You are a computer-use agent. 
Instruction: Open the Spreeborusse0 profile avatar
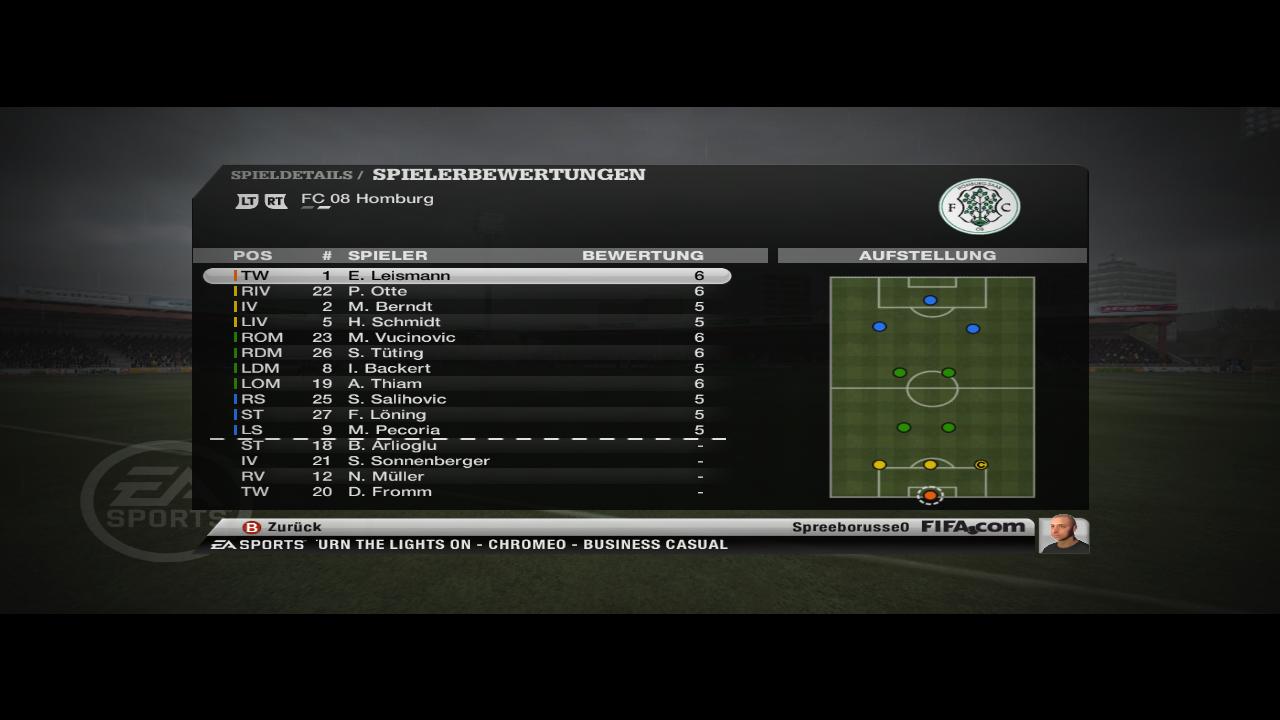click(x=1063, y=534)
